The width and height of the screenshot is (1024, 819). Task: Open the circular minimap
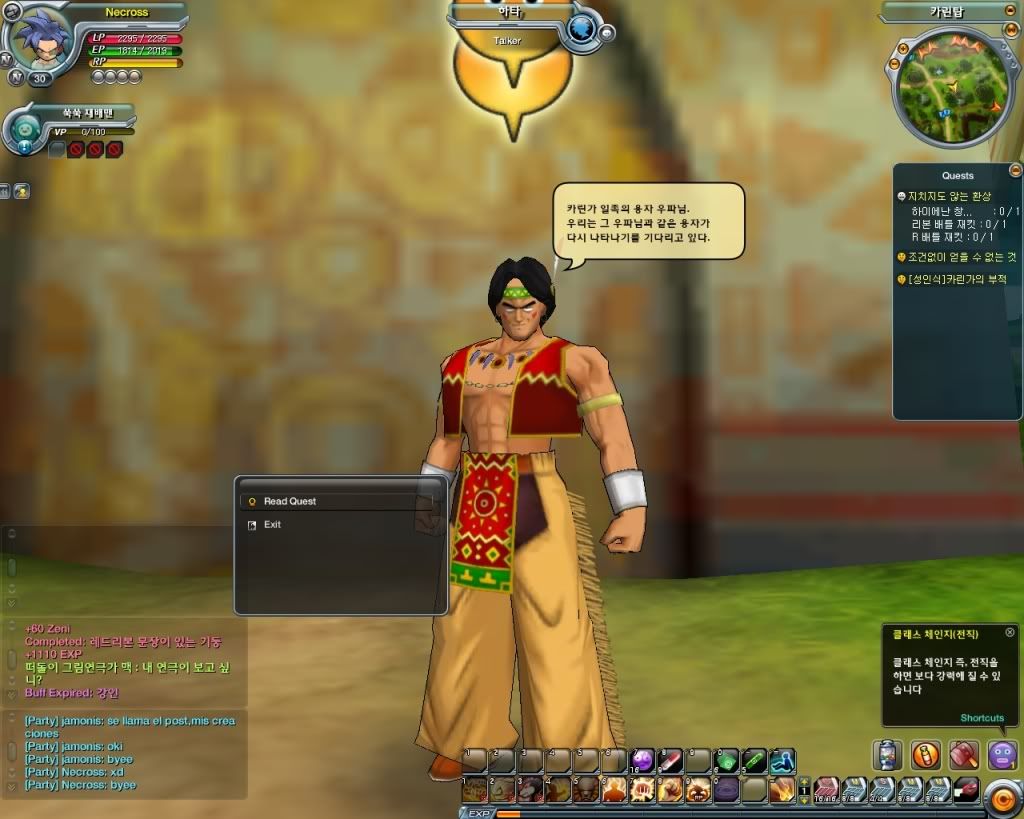[x=945, y=84]
